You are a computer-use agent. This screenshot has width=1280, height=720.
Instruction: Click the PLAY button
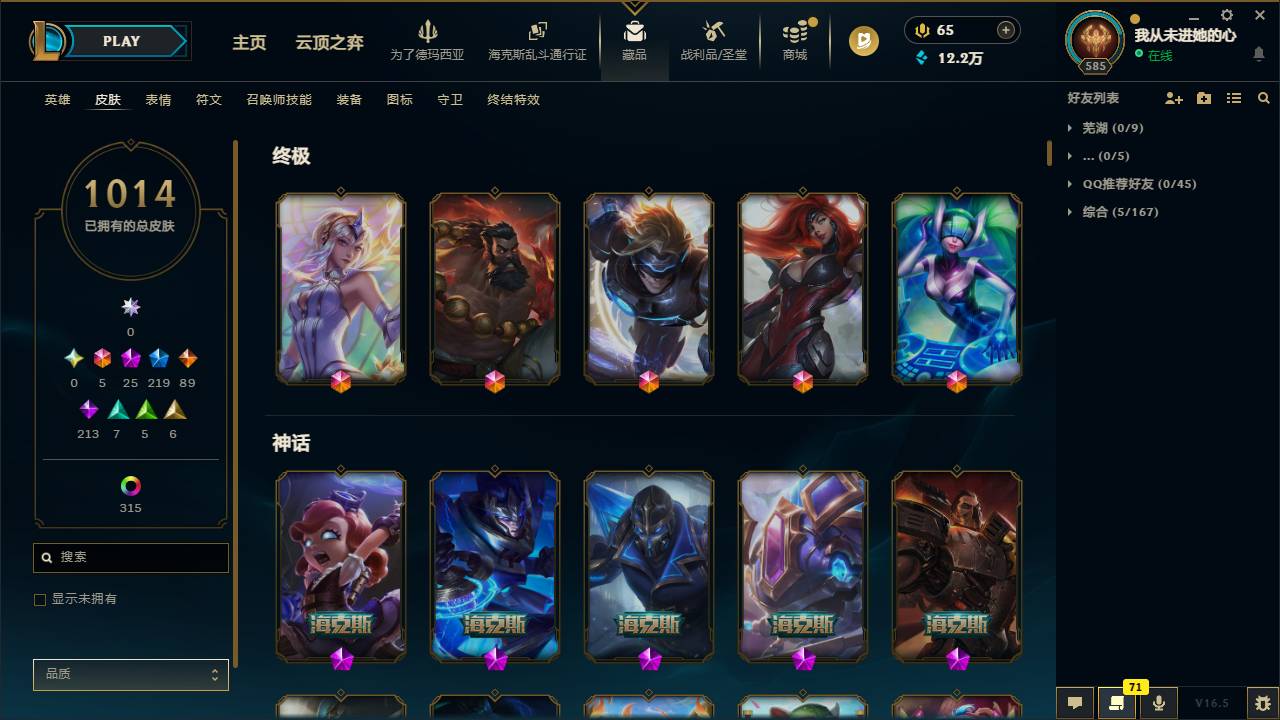click(120, 41)
